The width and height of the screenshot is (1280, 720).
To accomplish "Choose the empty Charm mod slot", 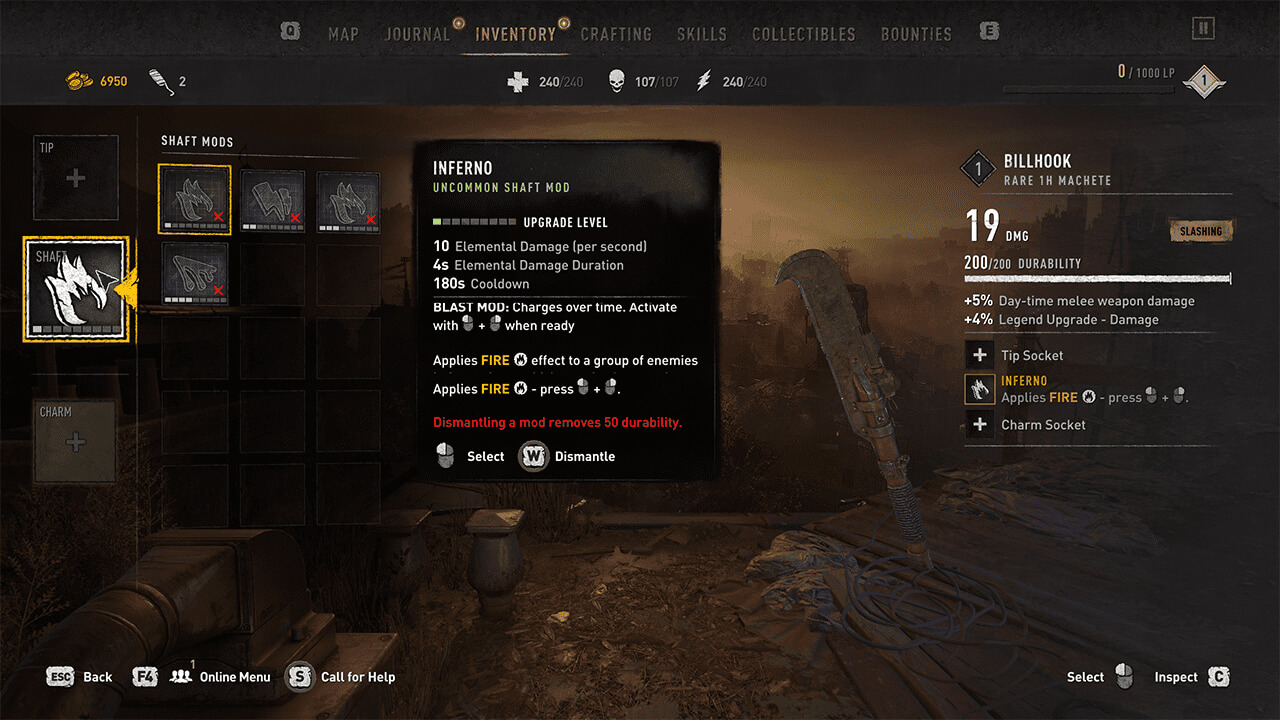I will pyautogui.click(x=76, y=442).
